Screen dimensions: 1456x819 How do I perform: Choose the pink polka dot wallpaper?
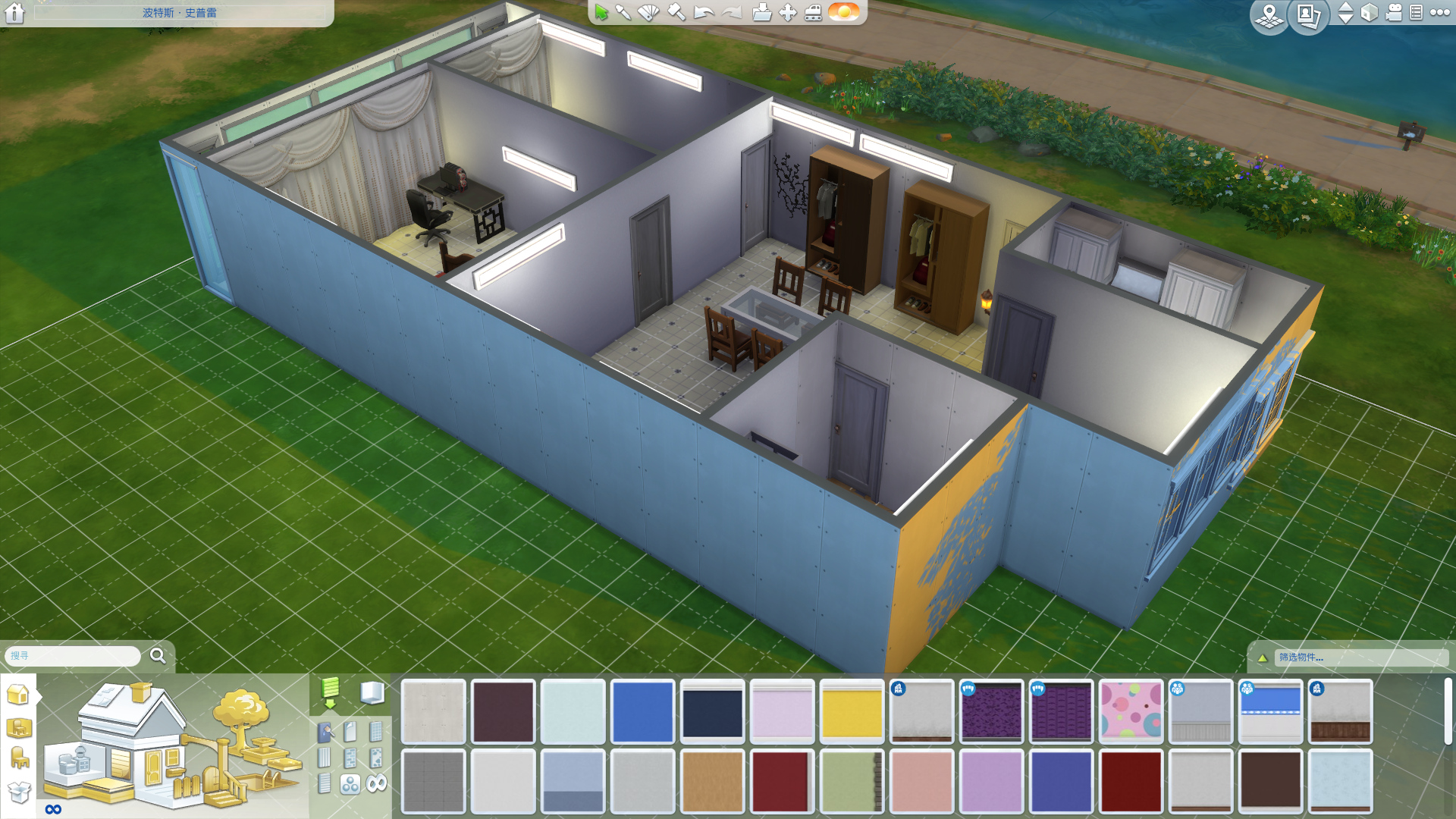[x=1131, y=711]
